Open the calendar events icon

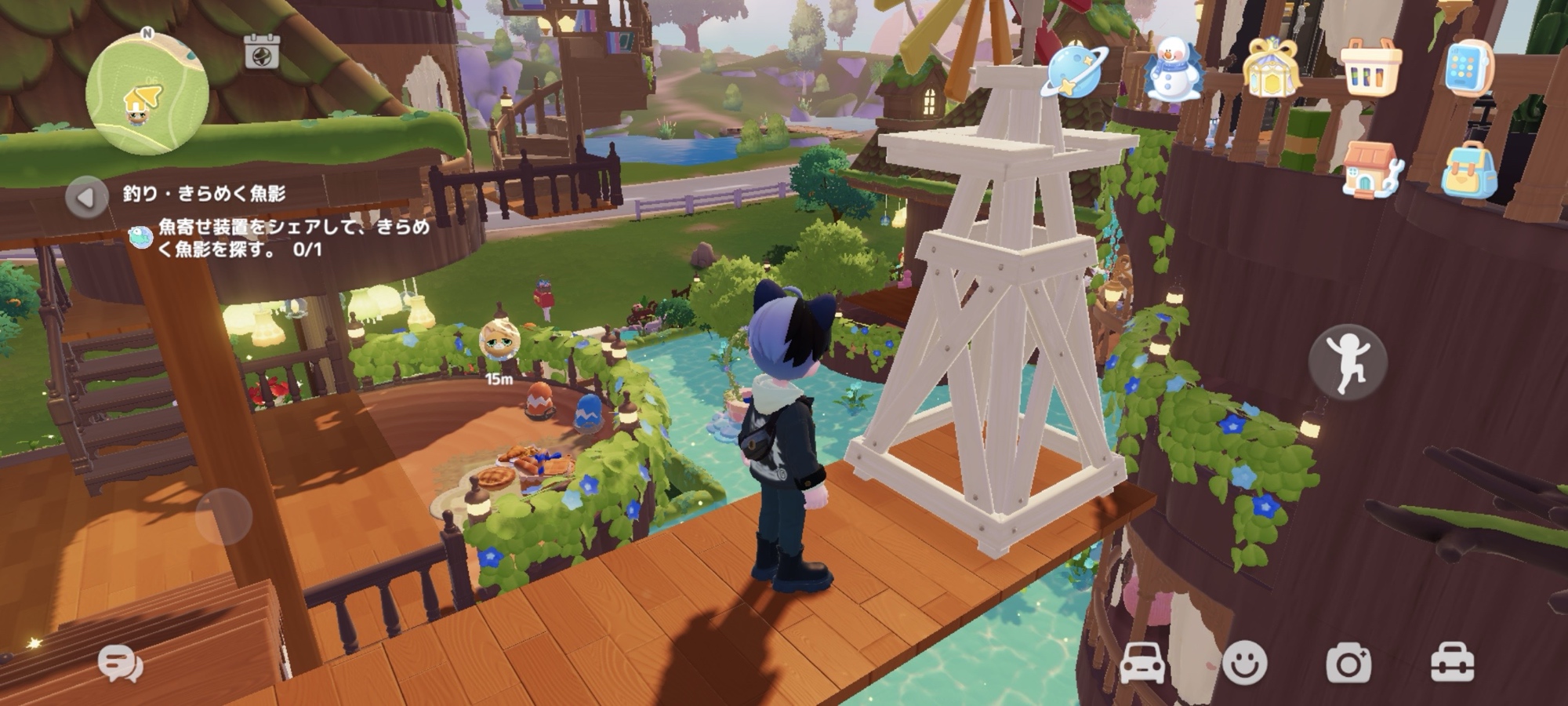[x=262, y=52]
